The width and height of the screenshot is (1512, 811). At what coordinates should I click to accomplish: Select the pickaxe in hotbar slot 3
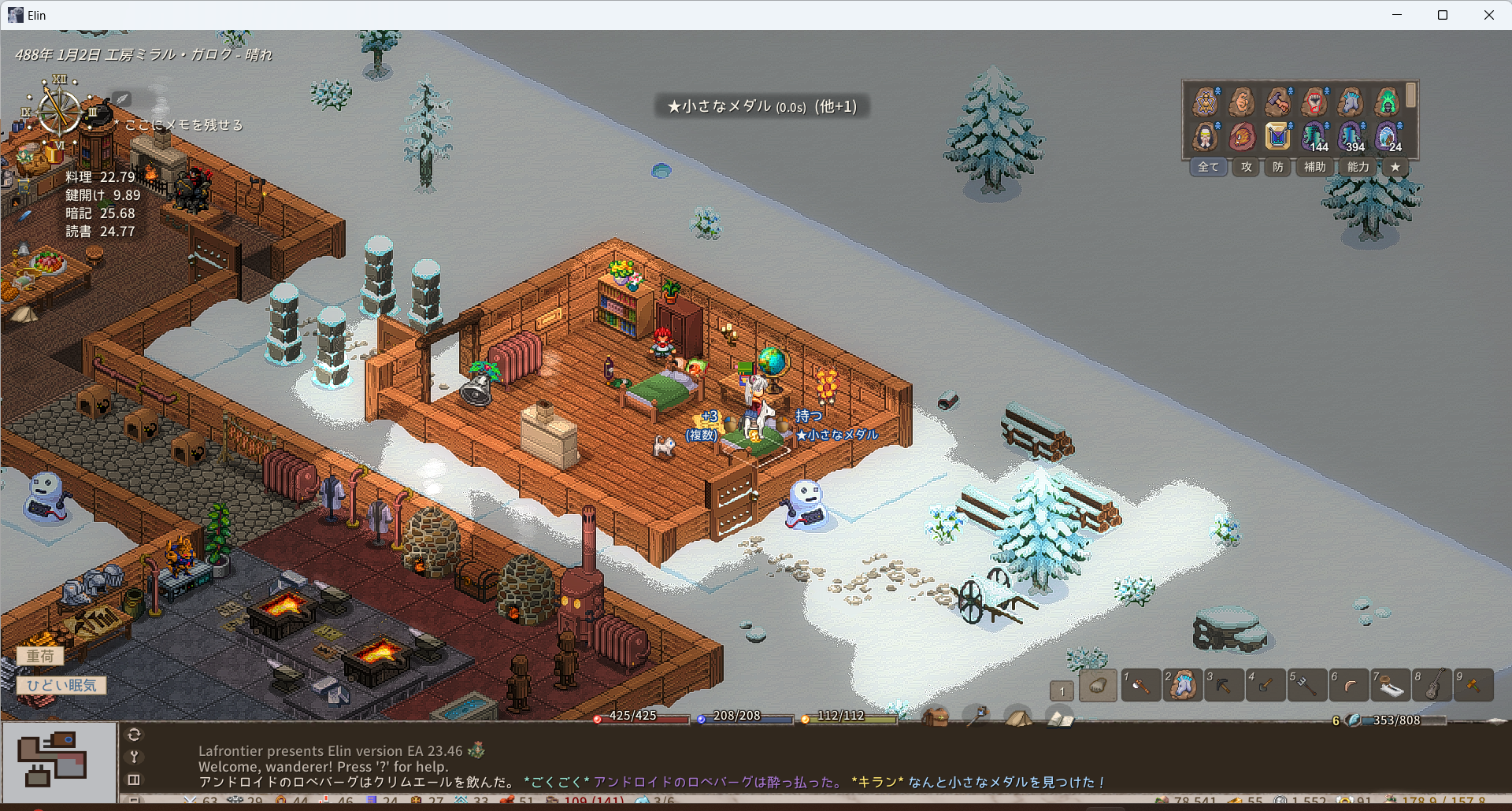pyautogui.click(x=1224, y=686)
